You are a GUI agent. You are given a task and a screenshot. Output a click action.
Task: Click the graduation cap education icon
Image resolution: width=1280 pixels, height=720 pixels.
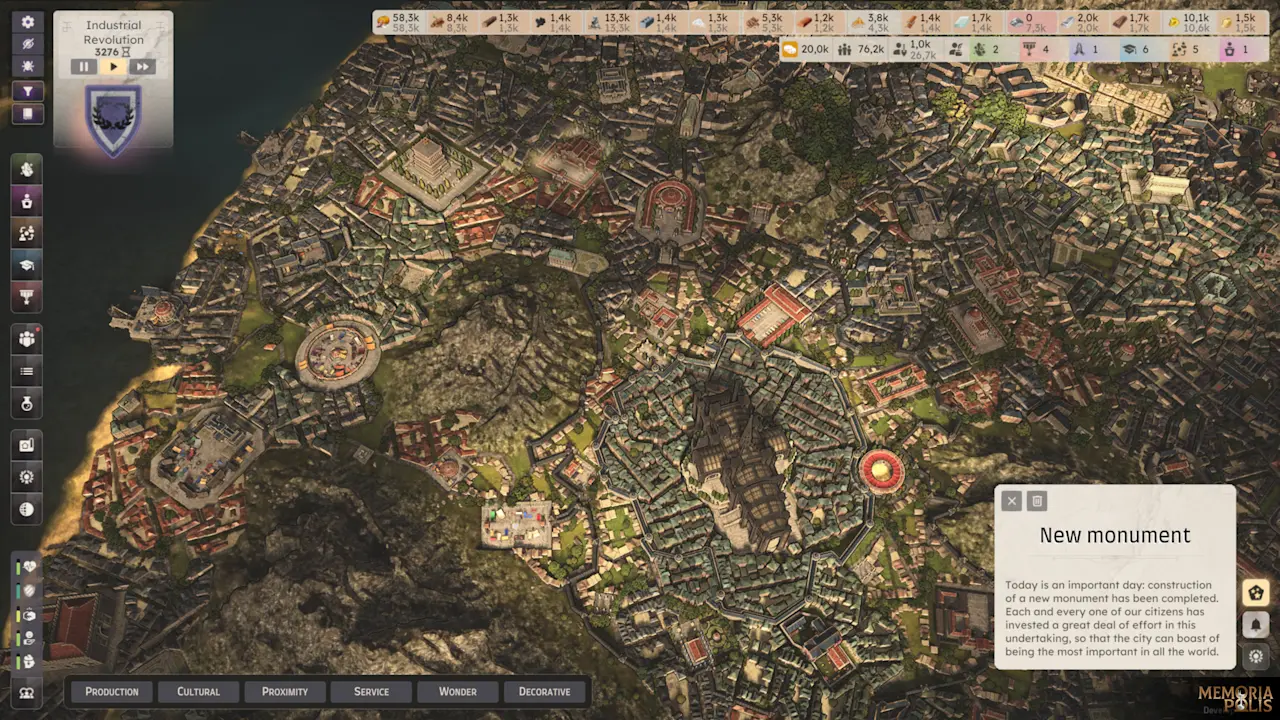[x=27, y=264]
